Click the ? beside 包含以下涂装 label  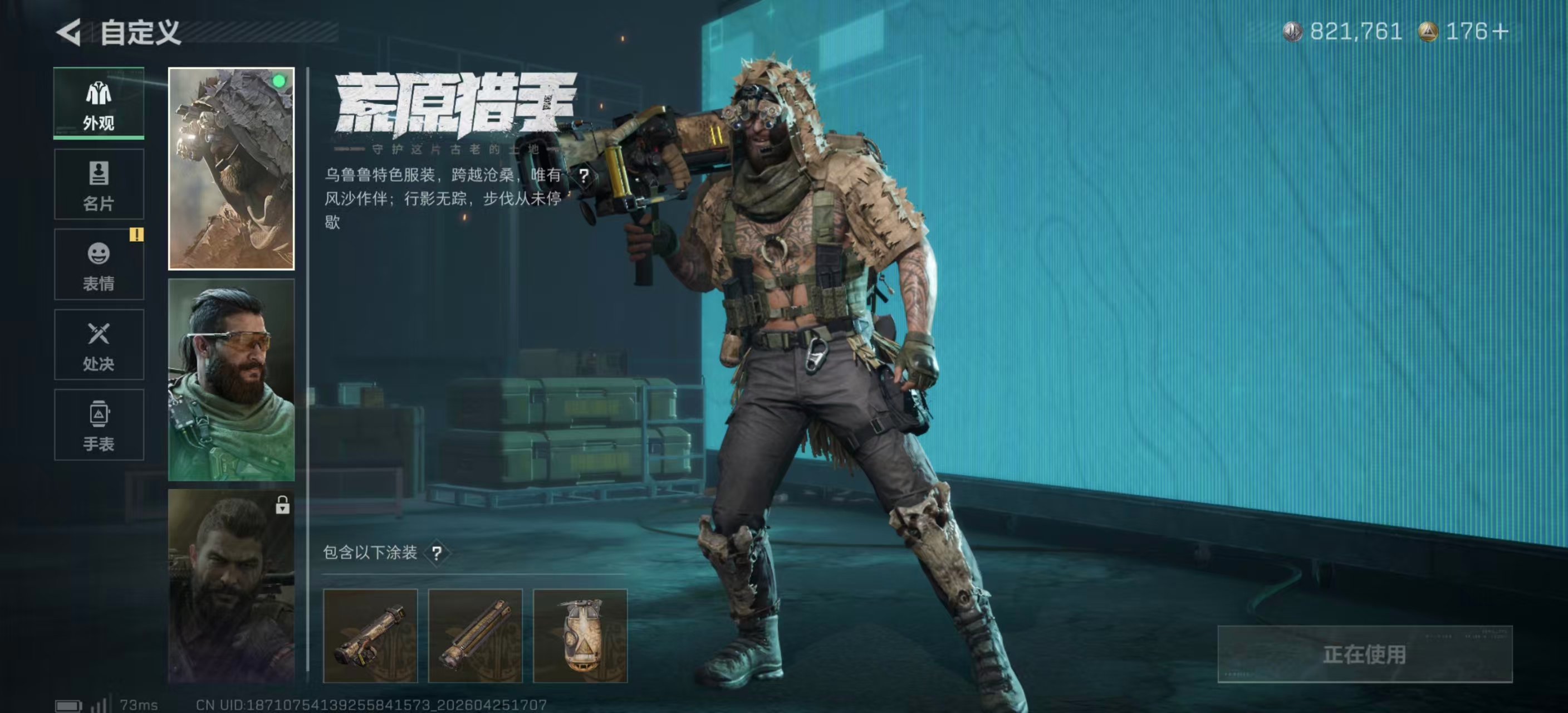click(x=437, y=553)
